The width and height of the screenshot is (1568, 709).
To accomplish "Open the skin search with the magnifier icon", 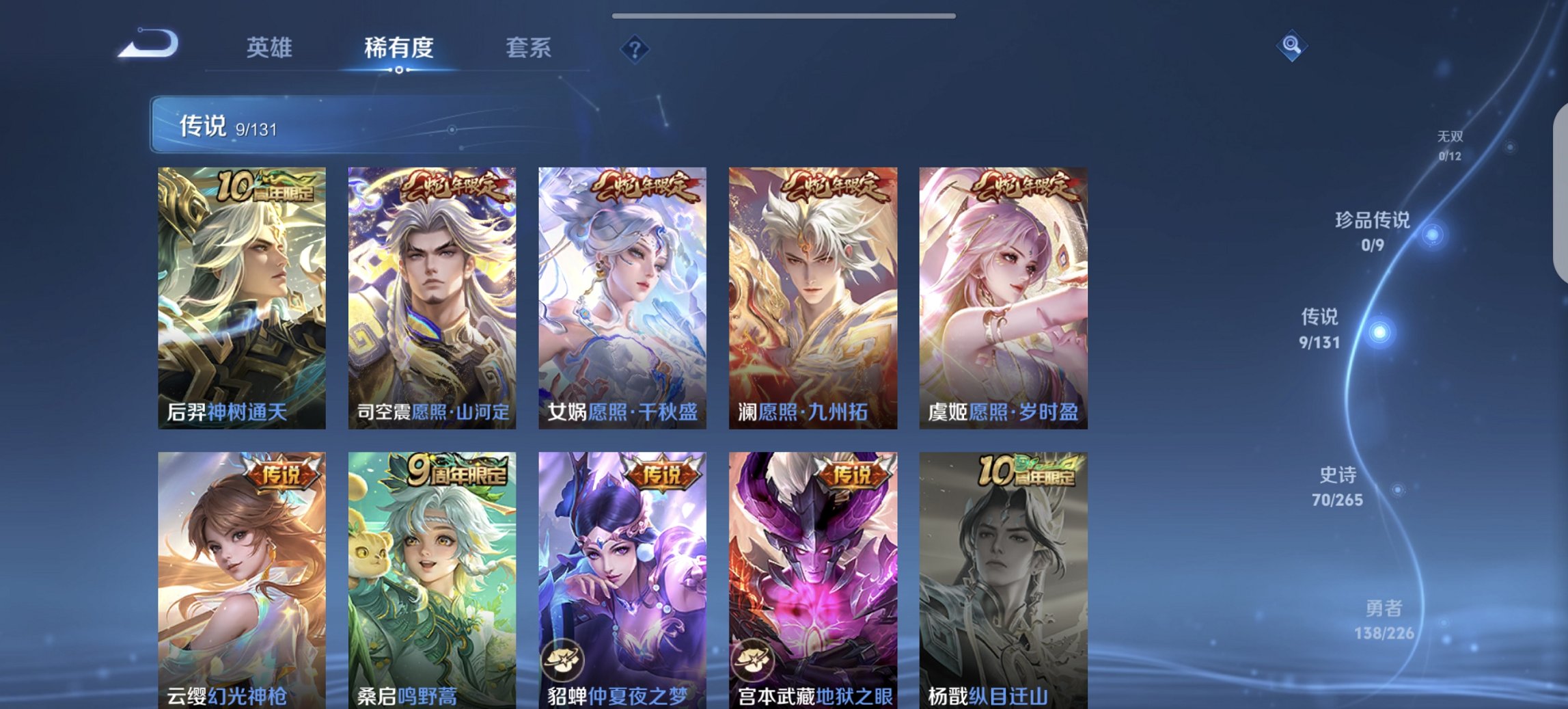I will (1291, 47).
